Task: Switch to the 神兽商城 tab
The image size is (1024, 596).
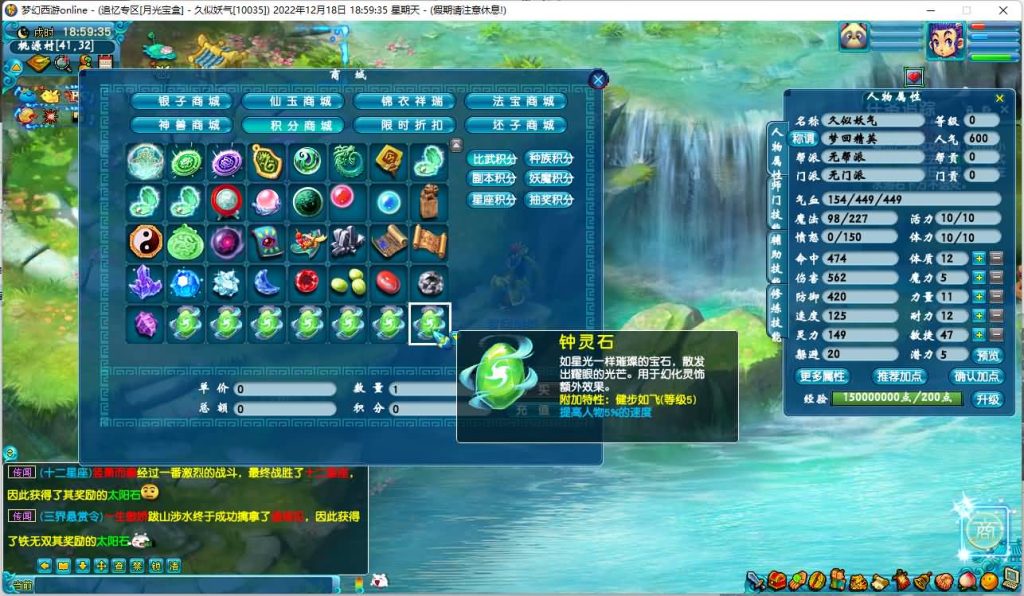Action: 181,125
